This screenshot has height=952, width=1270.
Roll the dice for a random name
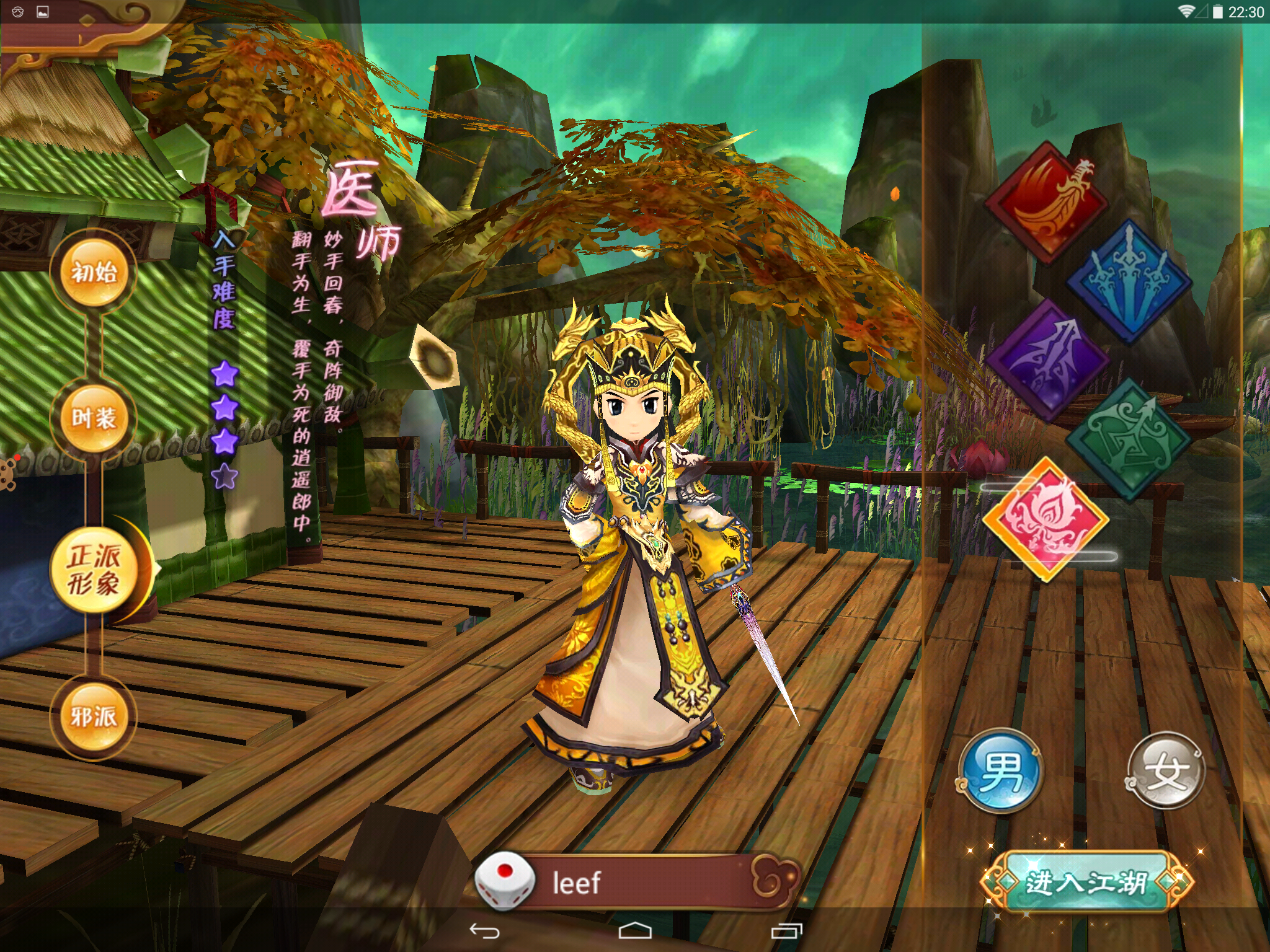coord(504,881)
